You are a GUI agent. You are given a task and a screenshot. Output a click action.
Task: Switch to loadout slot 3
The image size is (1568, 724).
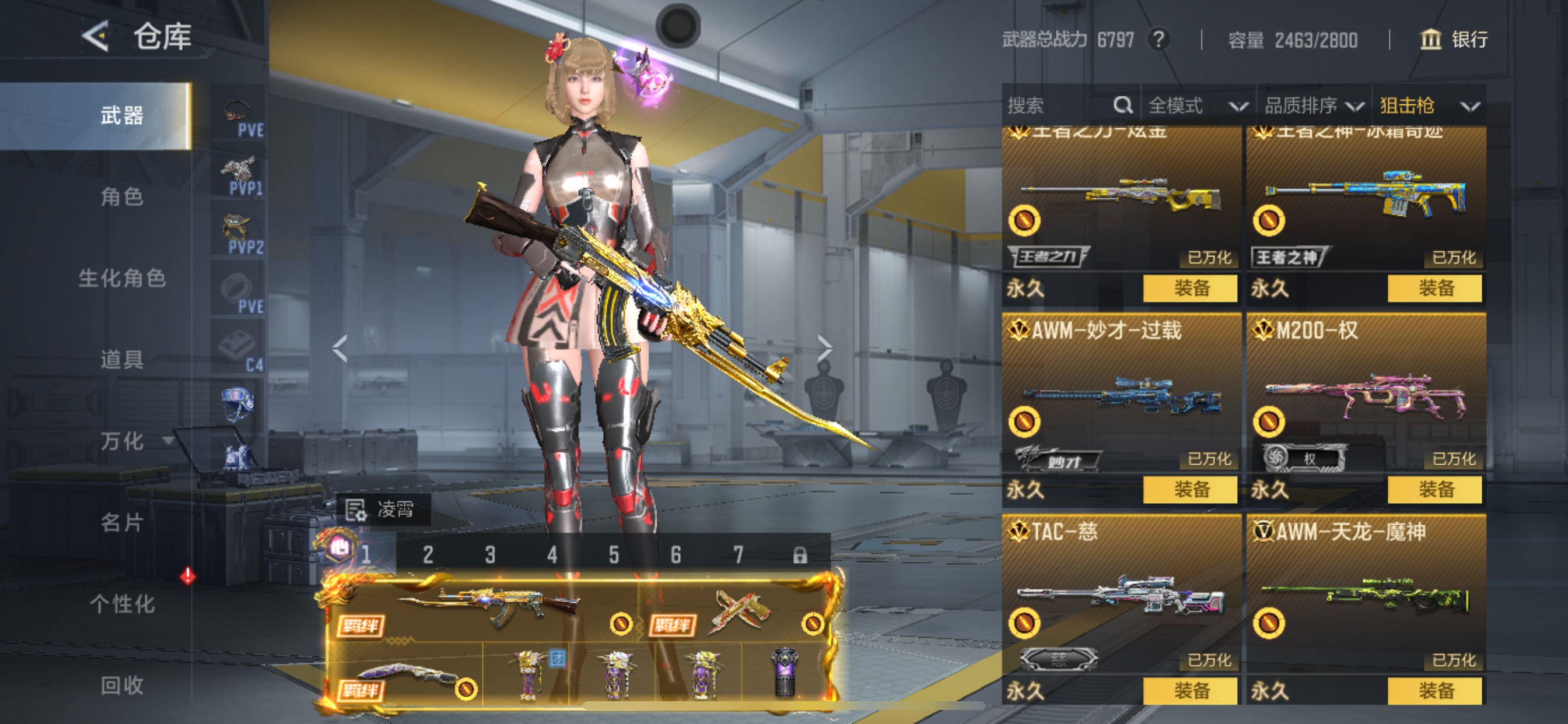pyautogui.click(x=490, y=555)
